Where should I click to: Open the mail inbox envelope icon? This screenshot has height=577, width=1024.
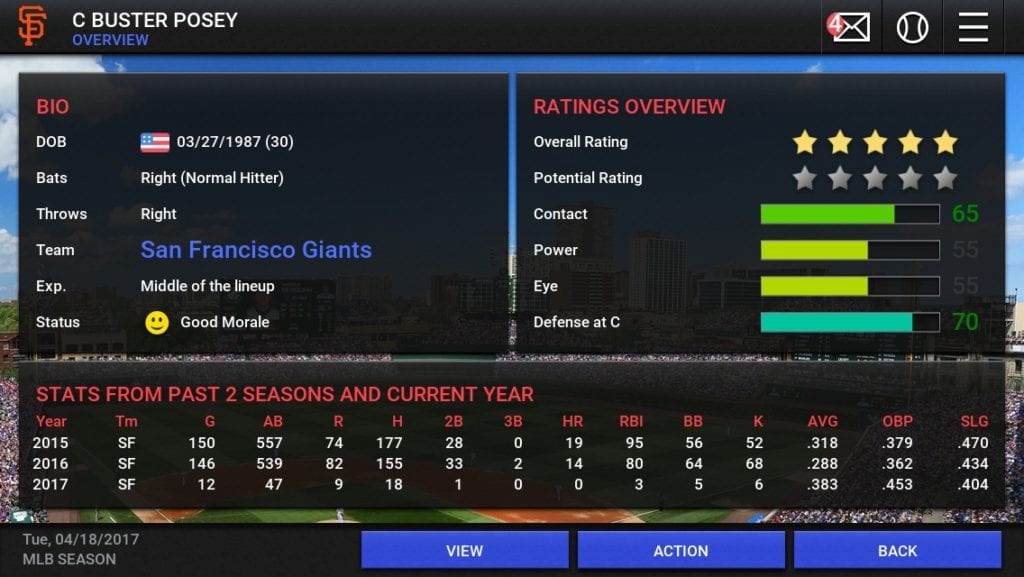tap(850, 27)
